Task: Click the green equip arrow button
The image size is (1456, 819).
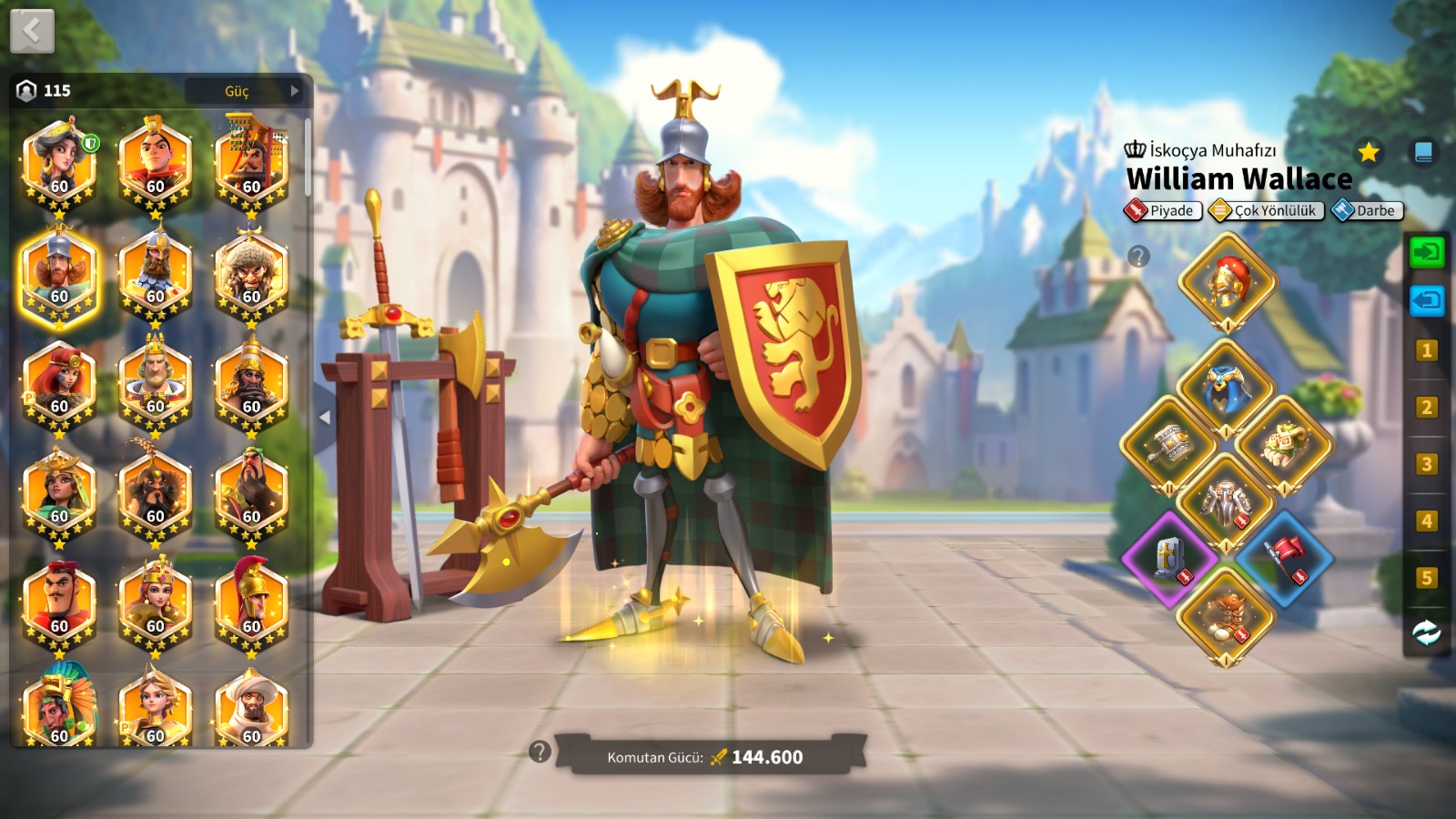Action: [x=1426, y=251]
